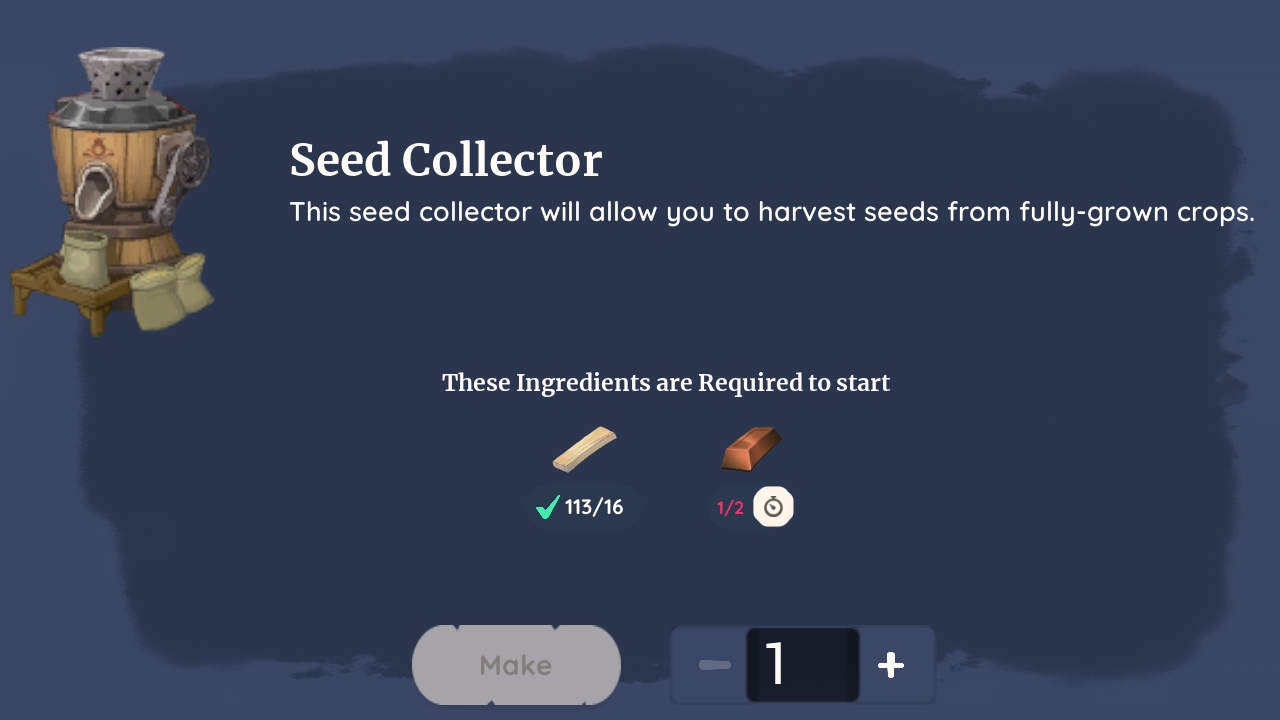Viewport: 1280px width, 720px height.
Task: Click the Ingredients Required heading
Action: (x=666, y=382)
